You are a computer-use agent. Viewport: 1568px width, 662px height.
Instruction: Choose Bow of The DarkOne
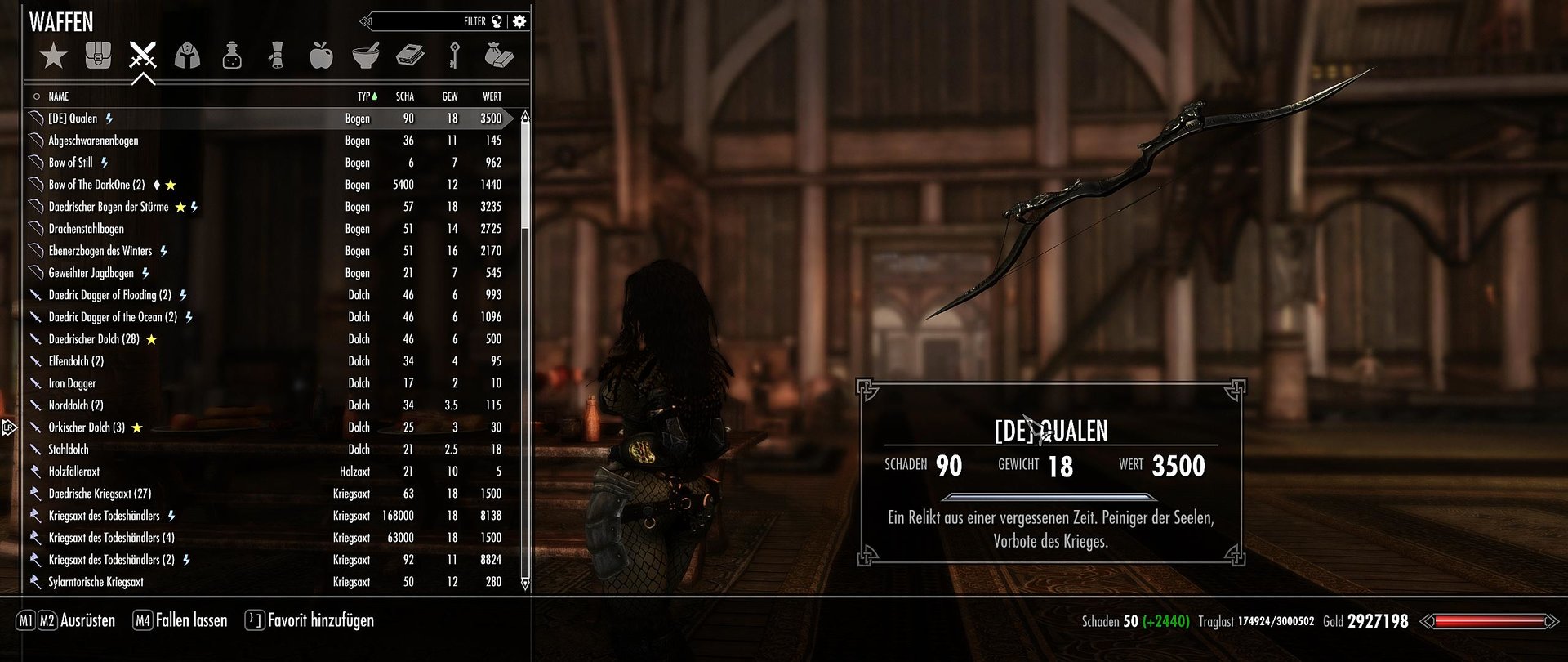(x=96, y=185)
